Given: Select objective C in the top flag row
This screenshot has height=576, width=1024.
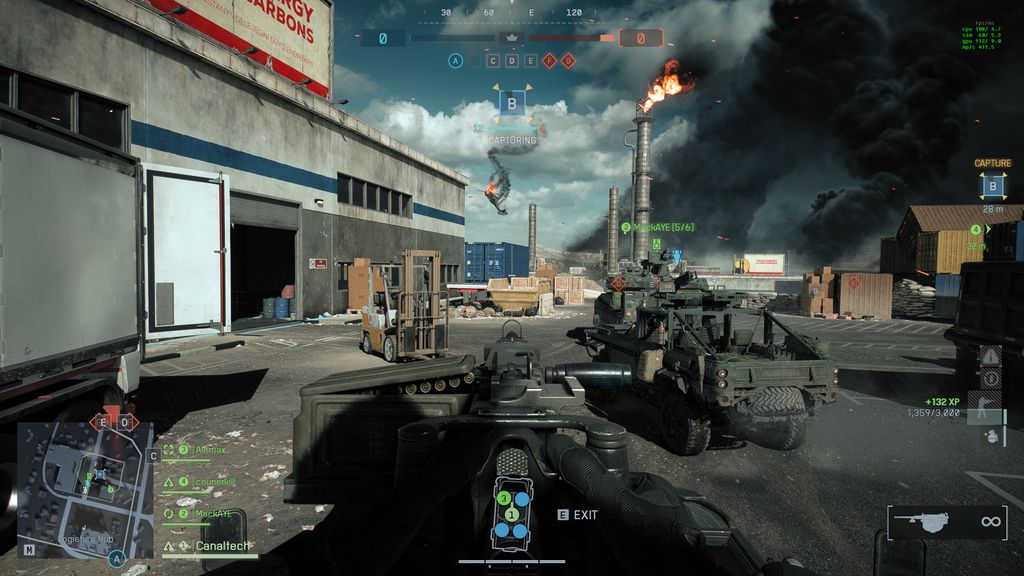Looking at the screenshot, I should coord(493,61).
